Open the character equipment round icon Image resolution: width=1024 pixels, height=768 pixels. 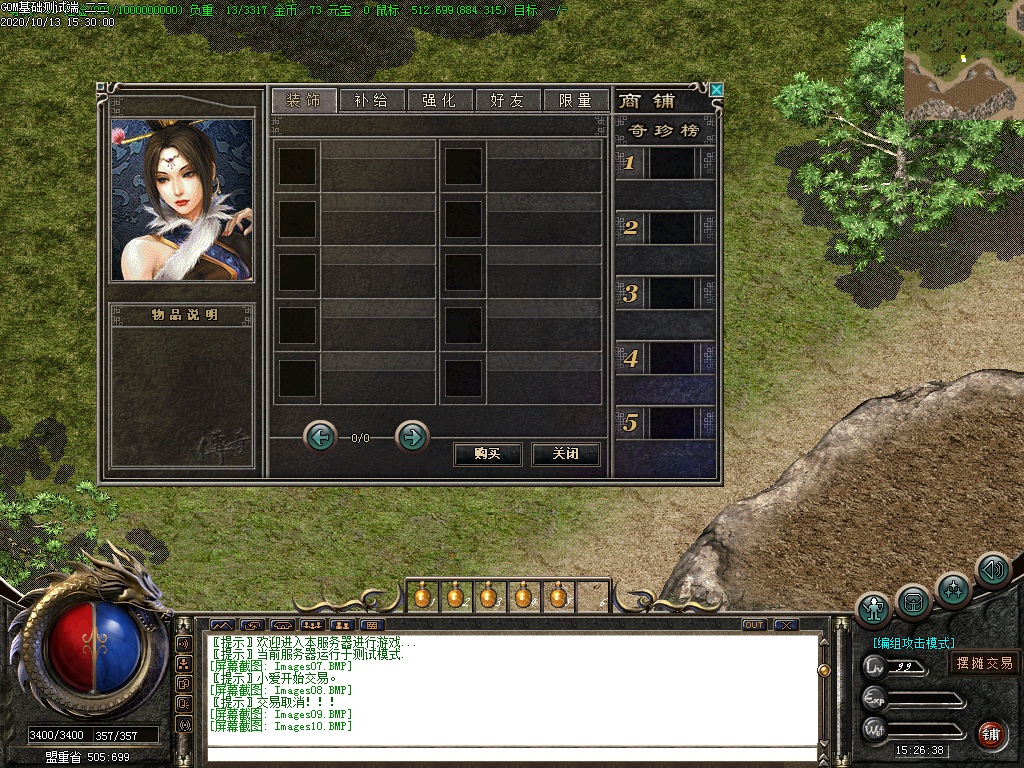tap(874, 609)
